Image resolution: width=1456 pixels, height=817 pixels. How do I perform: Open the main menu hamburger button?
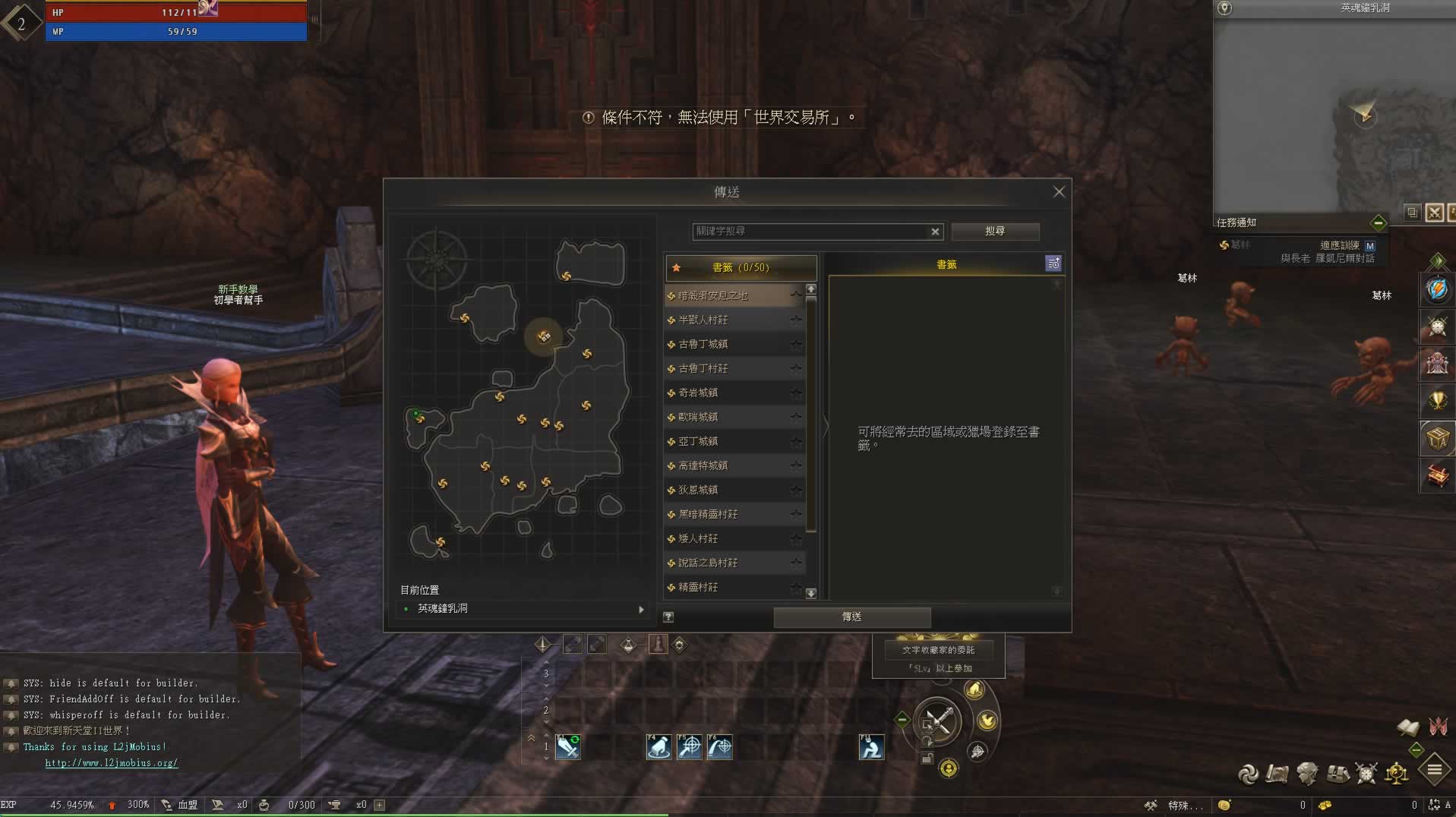[1434, 770]
